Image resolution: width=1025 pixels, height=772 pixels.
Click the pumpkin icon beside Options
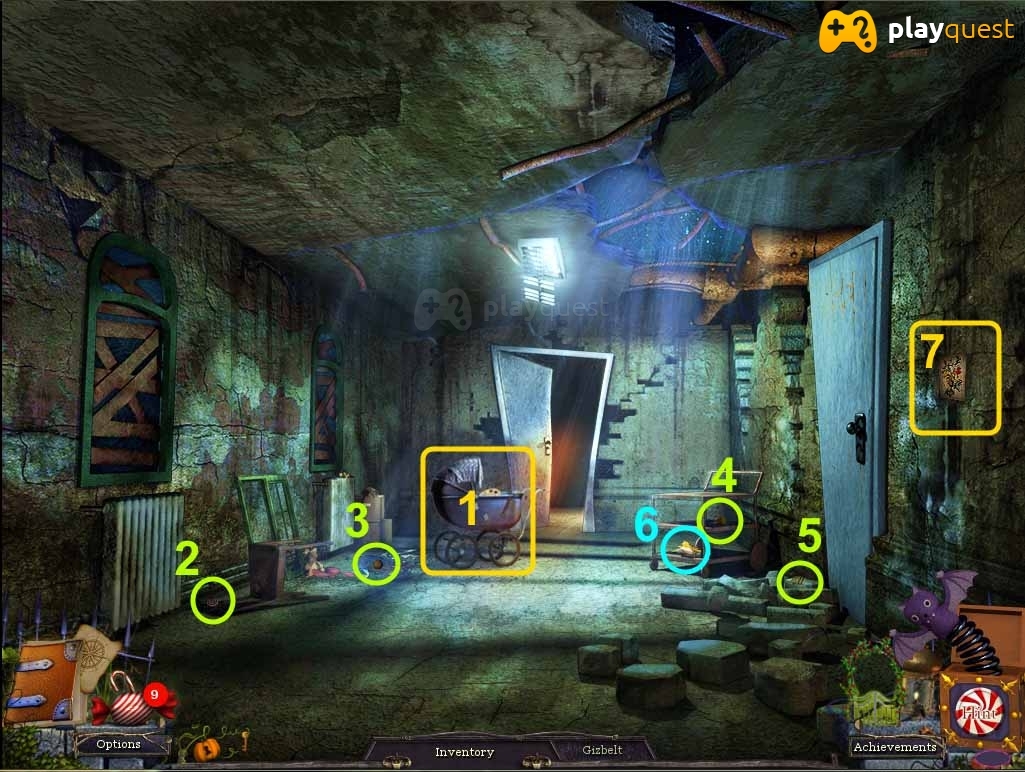point(206,748)
